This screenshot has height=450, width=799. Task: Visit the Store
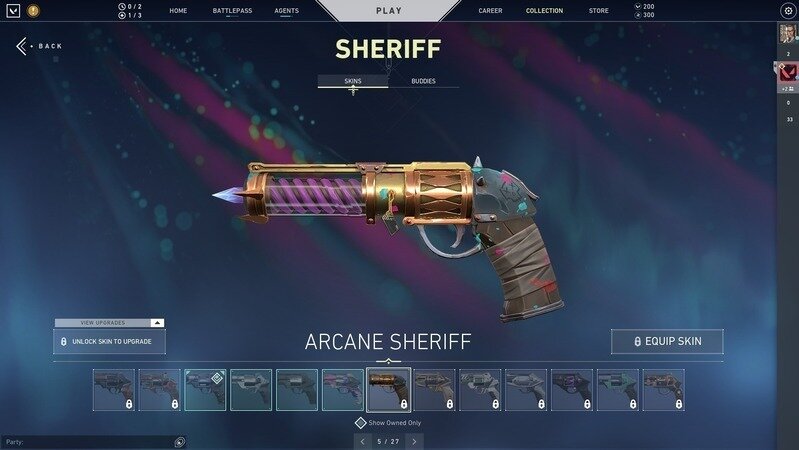(x=598, y=11)
